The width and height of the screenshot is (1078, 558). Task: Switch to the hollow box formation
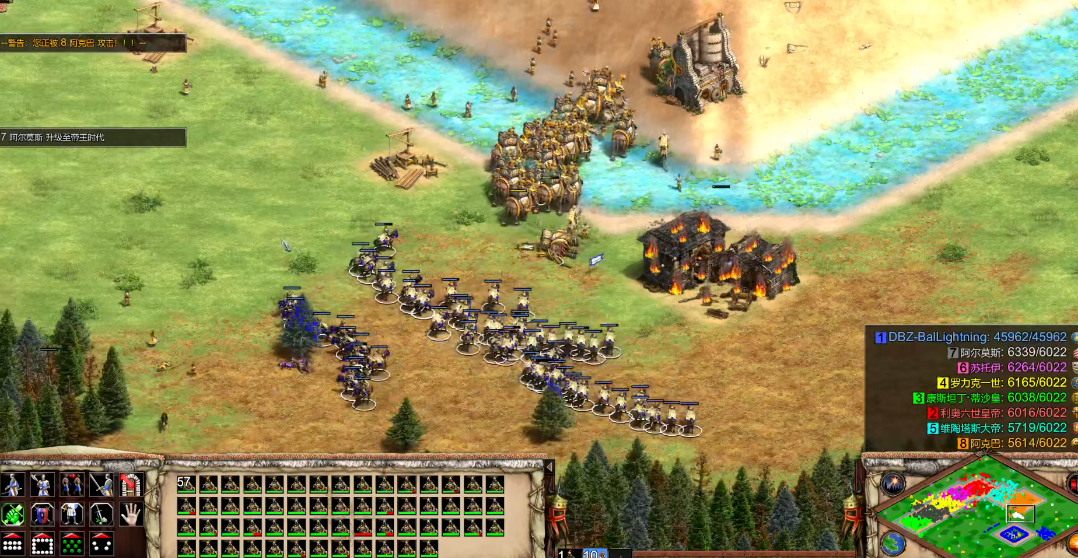(42, 545)
